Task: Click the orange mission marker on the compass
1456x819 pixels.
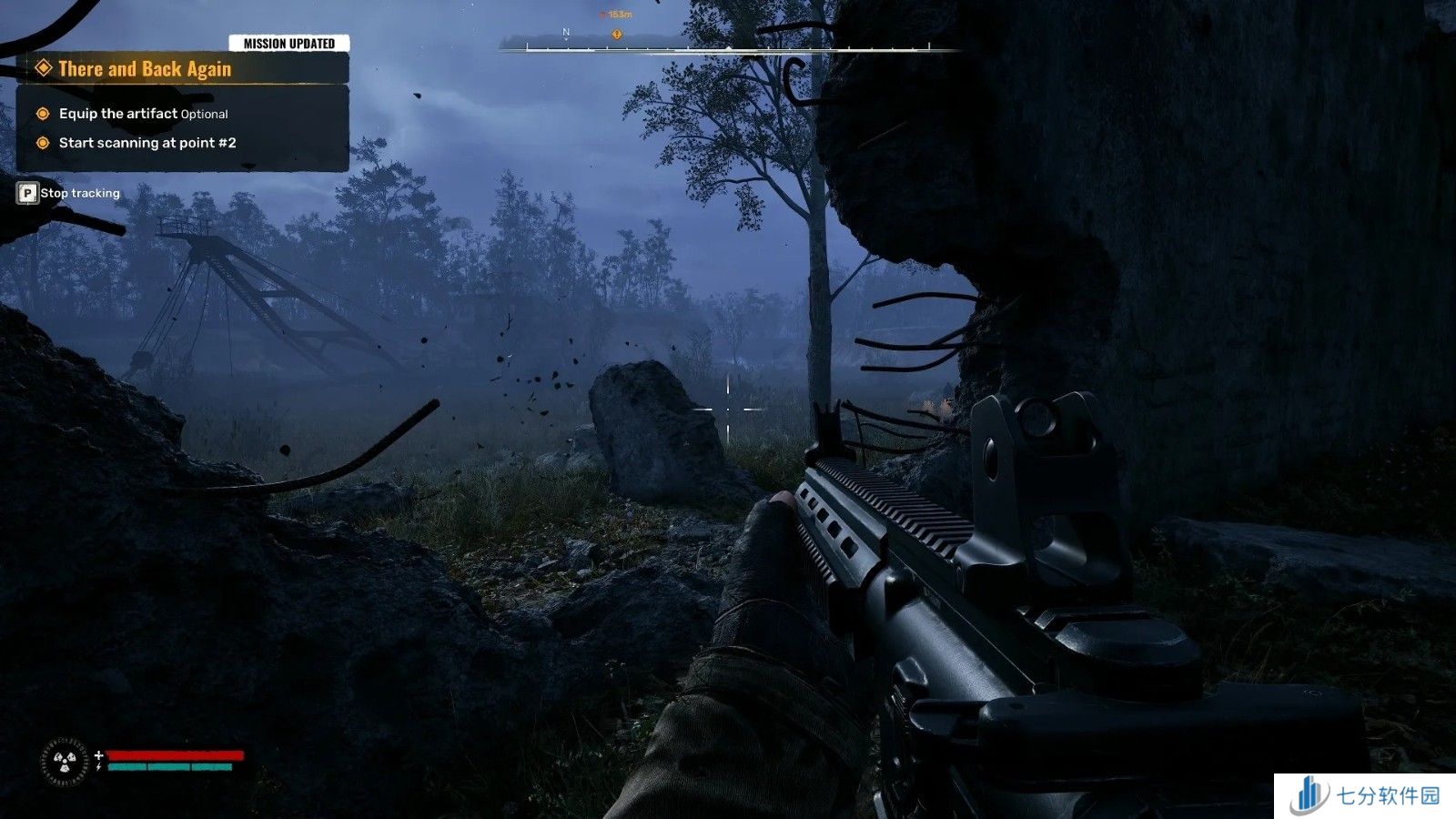Action: [616, 35]
